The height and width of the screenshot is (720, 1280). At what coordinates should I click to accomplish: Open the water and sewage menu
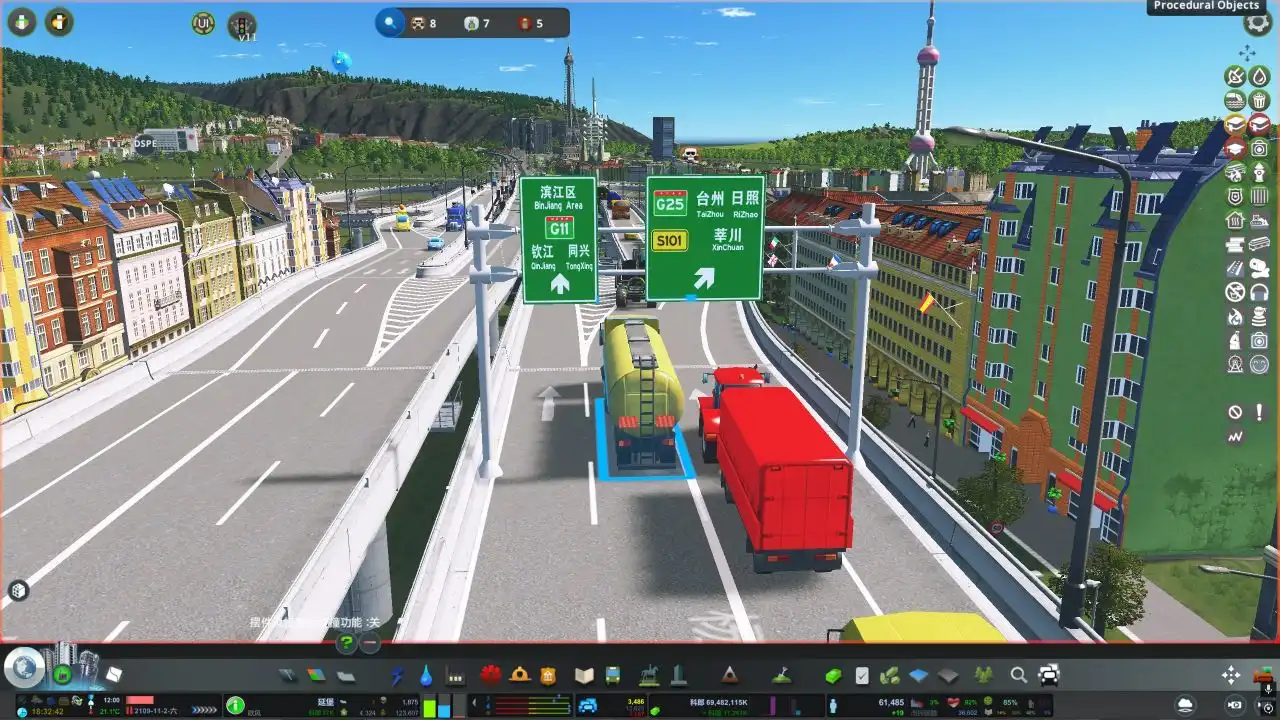[x=426, y=676]
